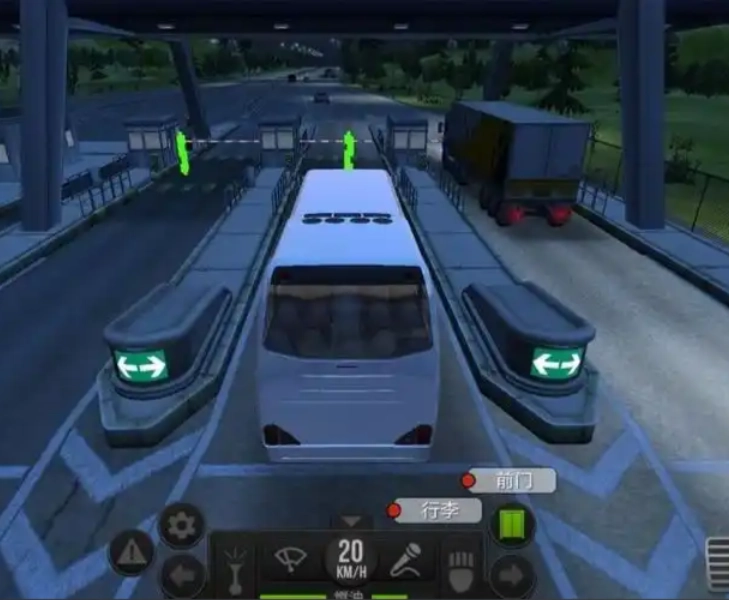Activate the hazard warning triangle
This screenshot has width=729, height=600.
[x=131, y=553]
